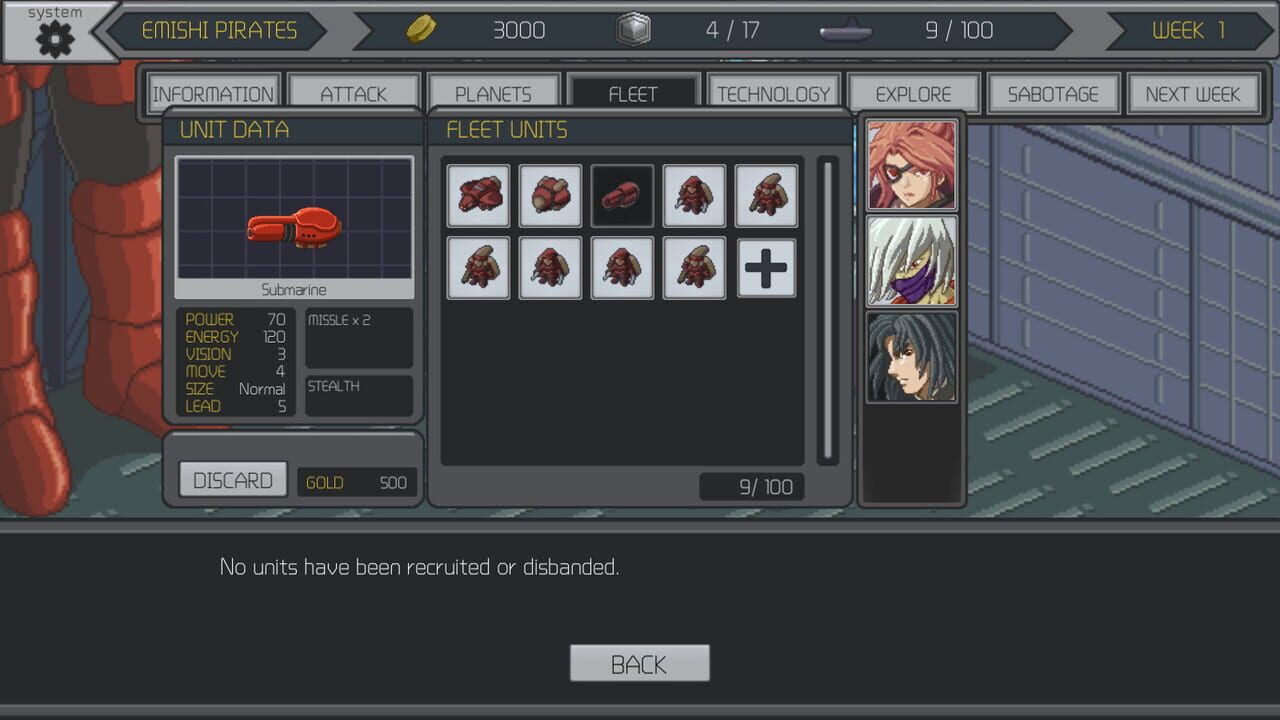The height and width of the screenshot is (720, 1280).
Task: Select the first mech unit in second row
Action: pos(478,267)
